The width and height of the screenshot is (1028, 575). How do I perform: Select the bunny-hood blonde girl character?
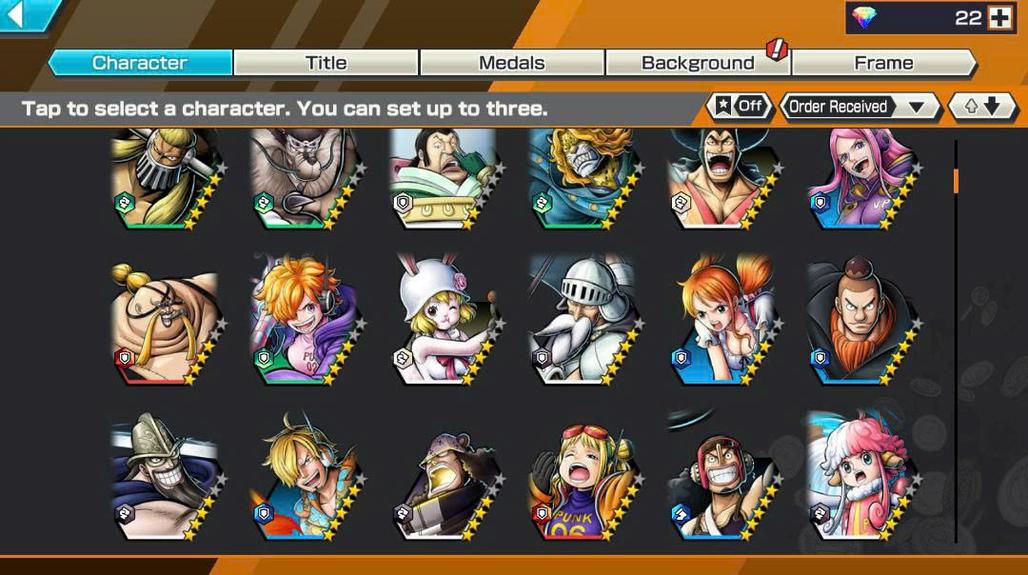pyautogui.click(x=443, y=318)
